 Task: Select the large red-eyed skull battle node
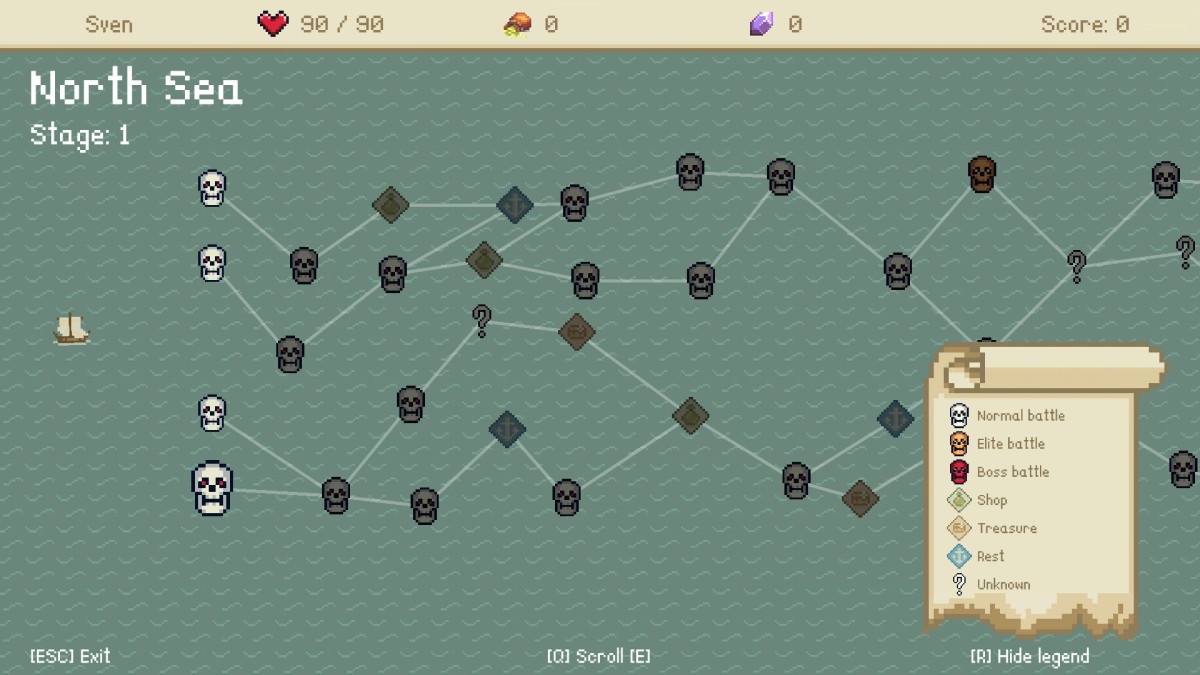212,488
